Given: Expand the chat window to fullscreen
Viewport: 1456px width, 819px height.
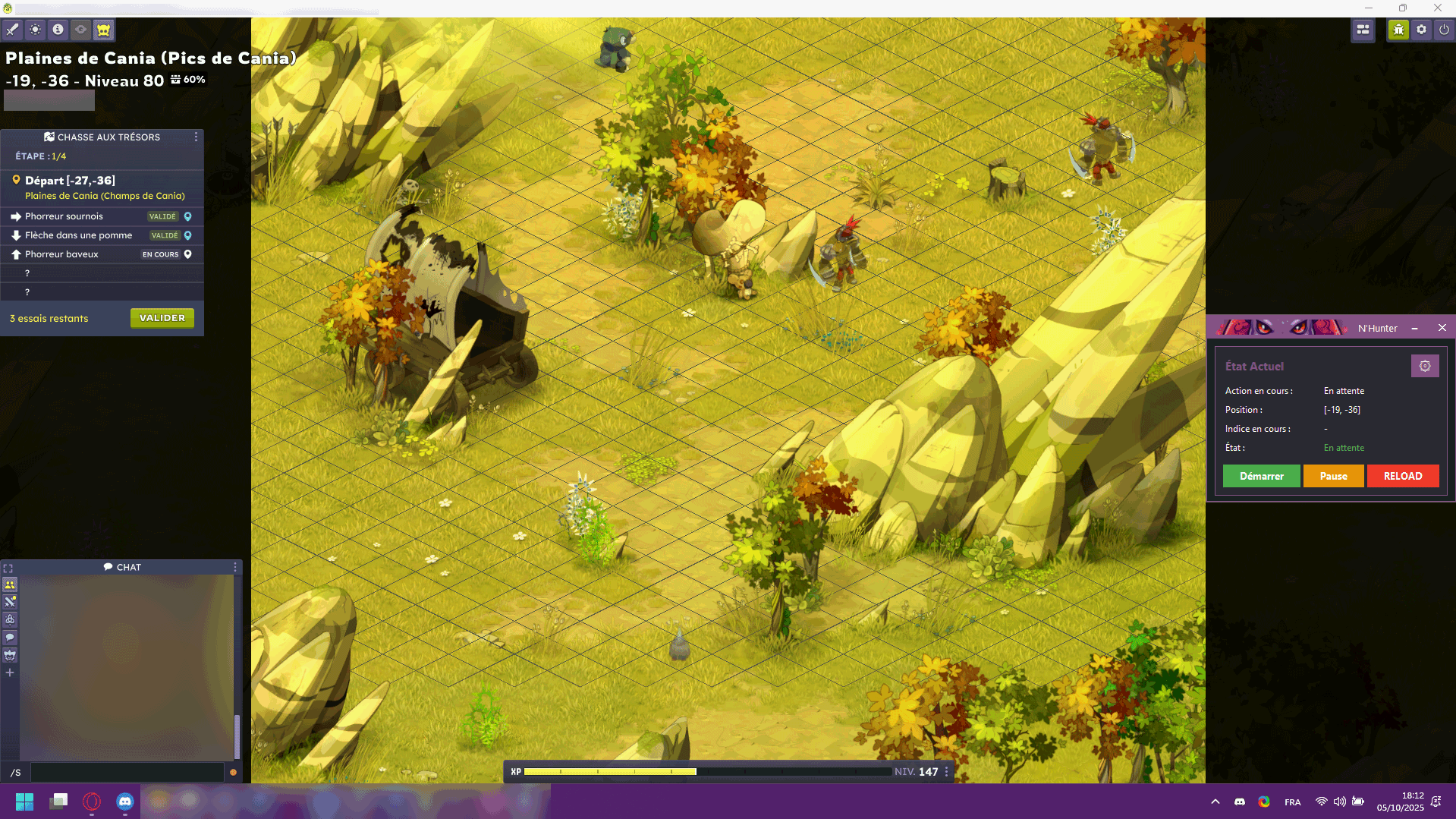Looking at the screenshot, I should pyautogui.click(x=8, y=568).
